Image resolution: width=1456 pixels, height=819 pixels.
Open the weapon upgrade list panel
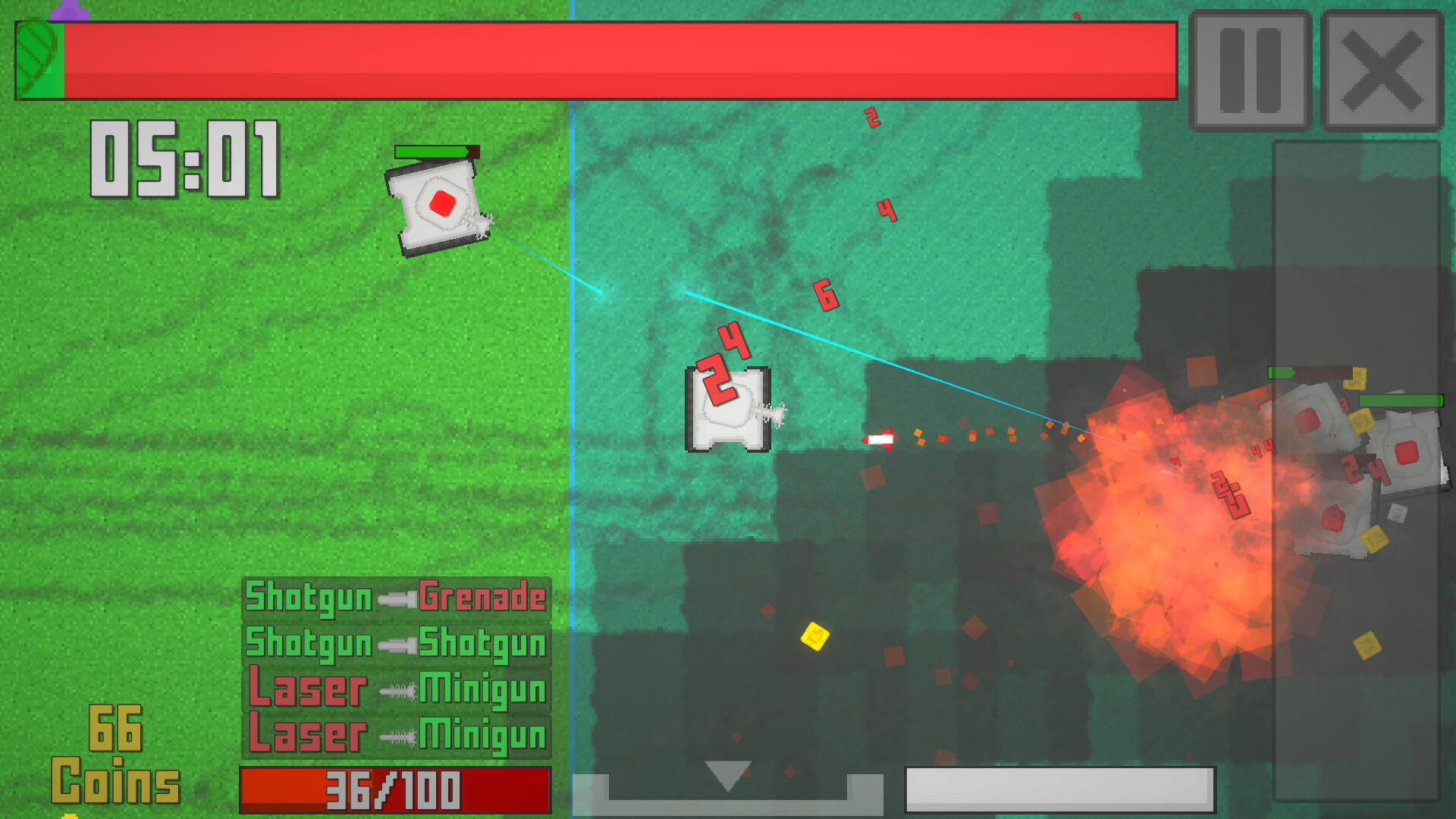pyautogui.click(x=394, y=667)
